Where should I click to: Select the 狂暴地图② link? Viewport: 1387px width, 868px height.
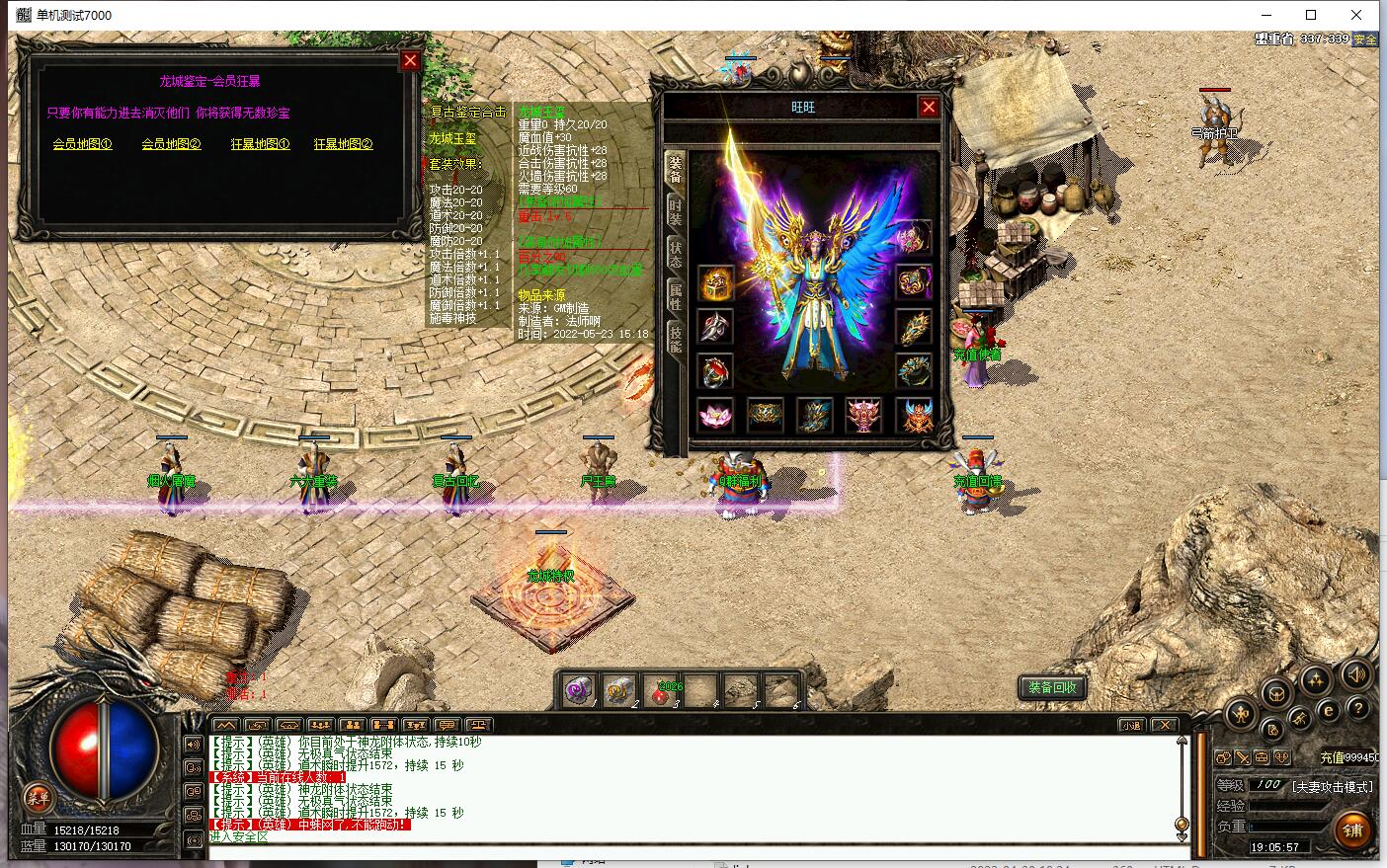tap(343, 144)
